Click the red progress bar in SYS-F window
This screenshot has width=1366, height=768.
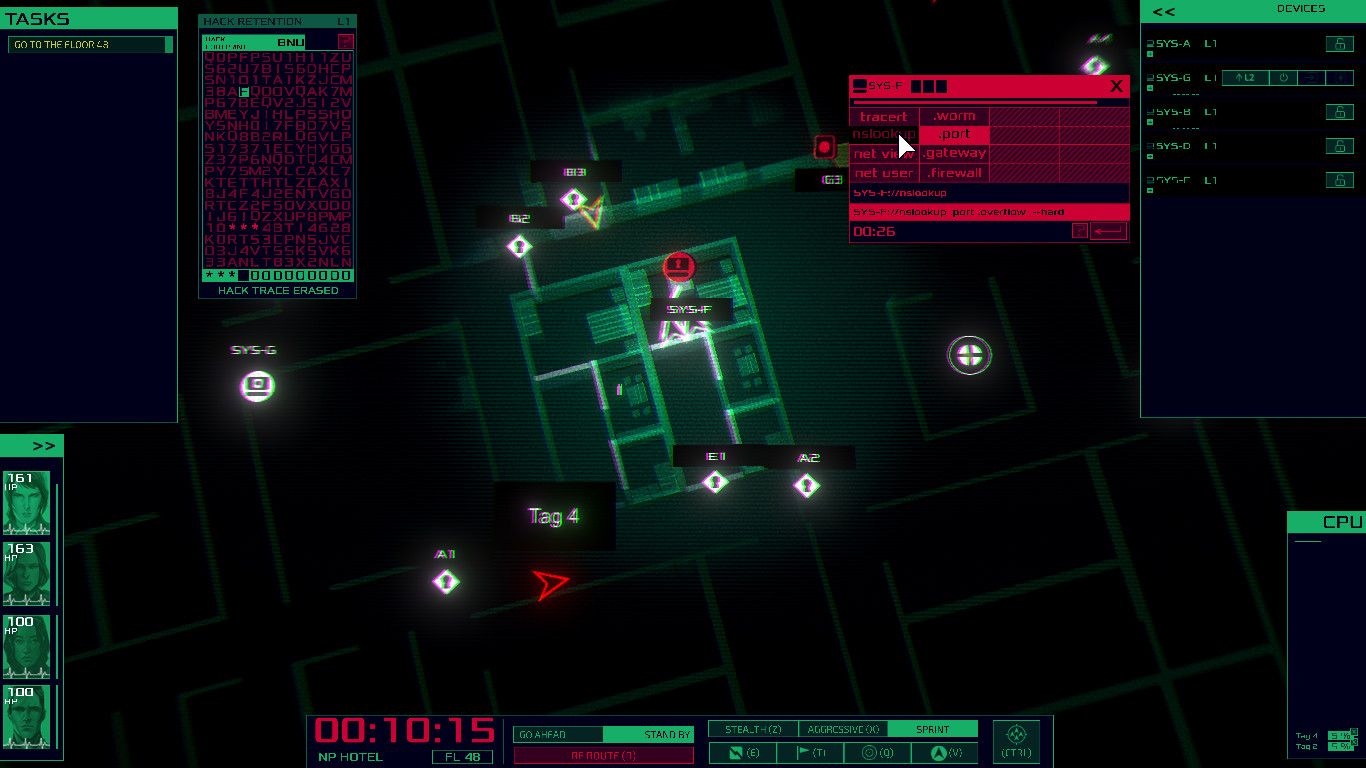[974, 103]
